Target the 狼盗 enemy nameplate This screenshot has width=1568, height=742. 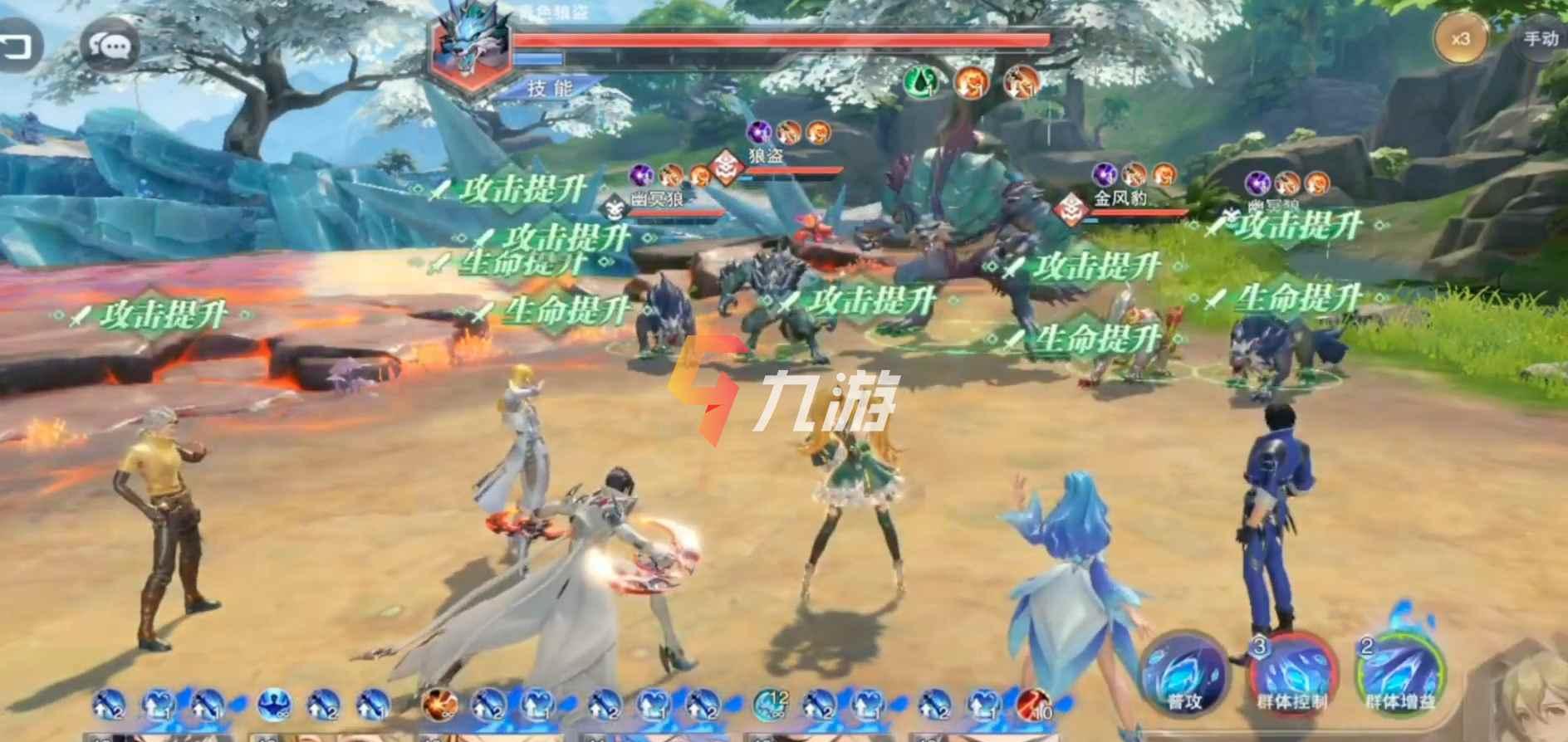[764, 158]
